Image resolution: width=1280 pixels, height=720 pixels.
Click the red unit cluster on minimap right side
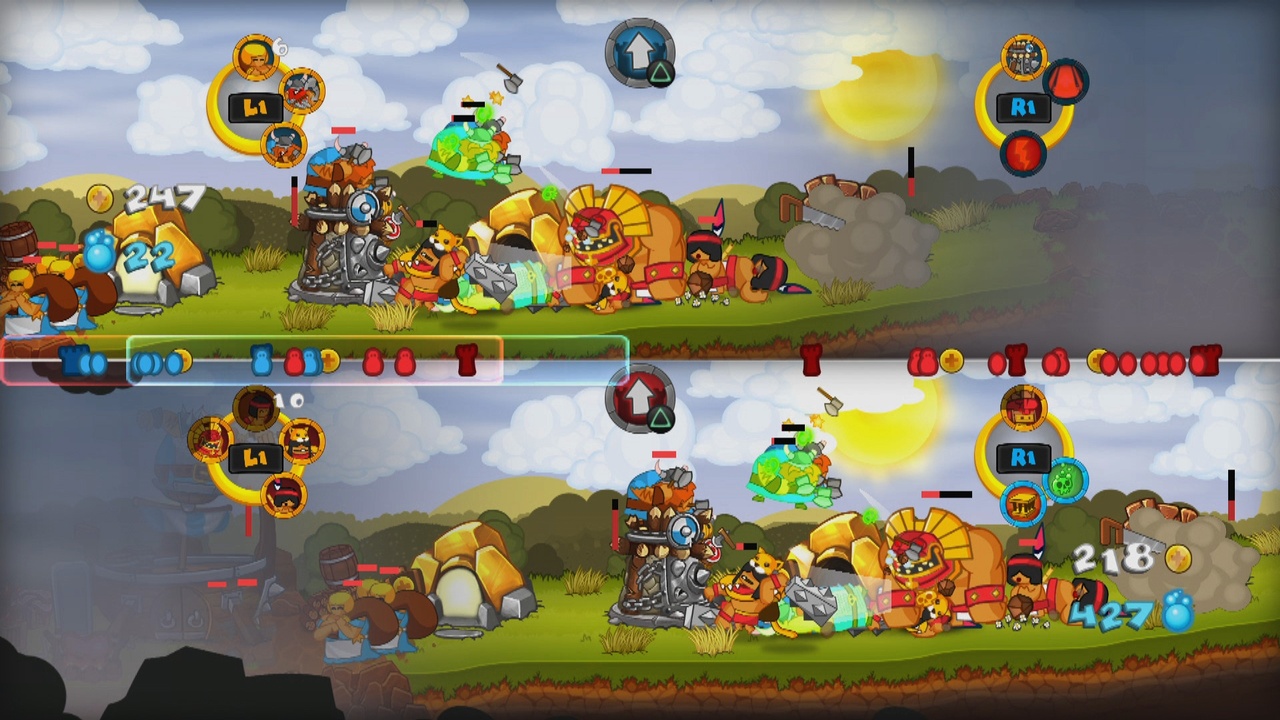1150,363
